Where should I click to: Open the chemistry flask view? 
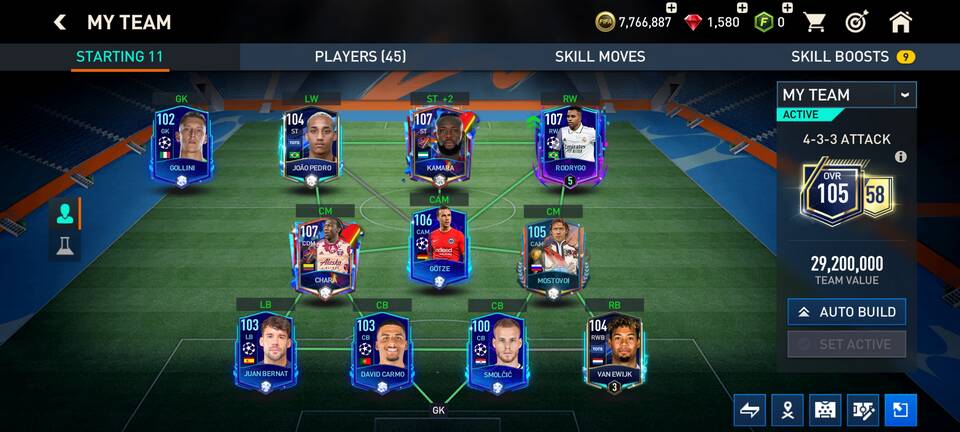65,246
